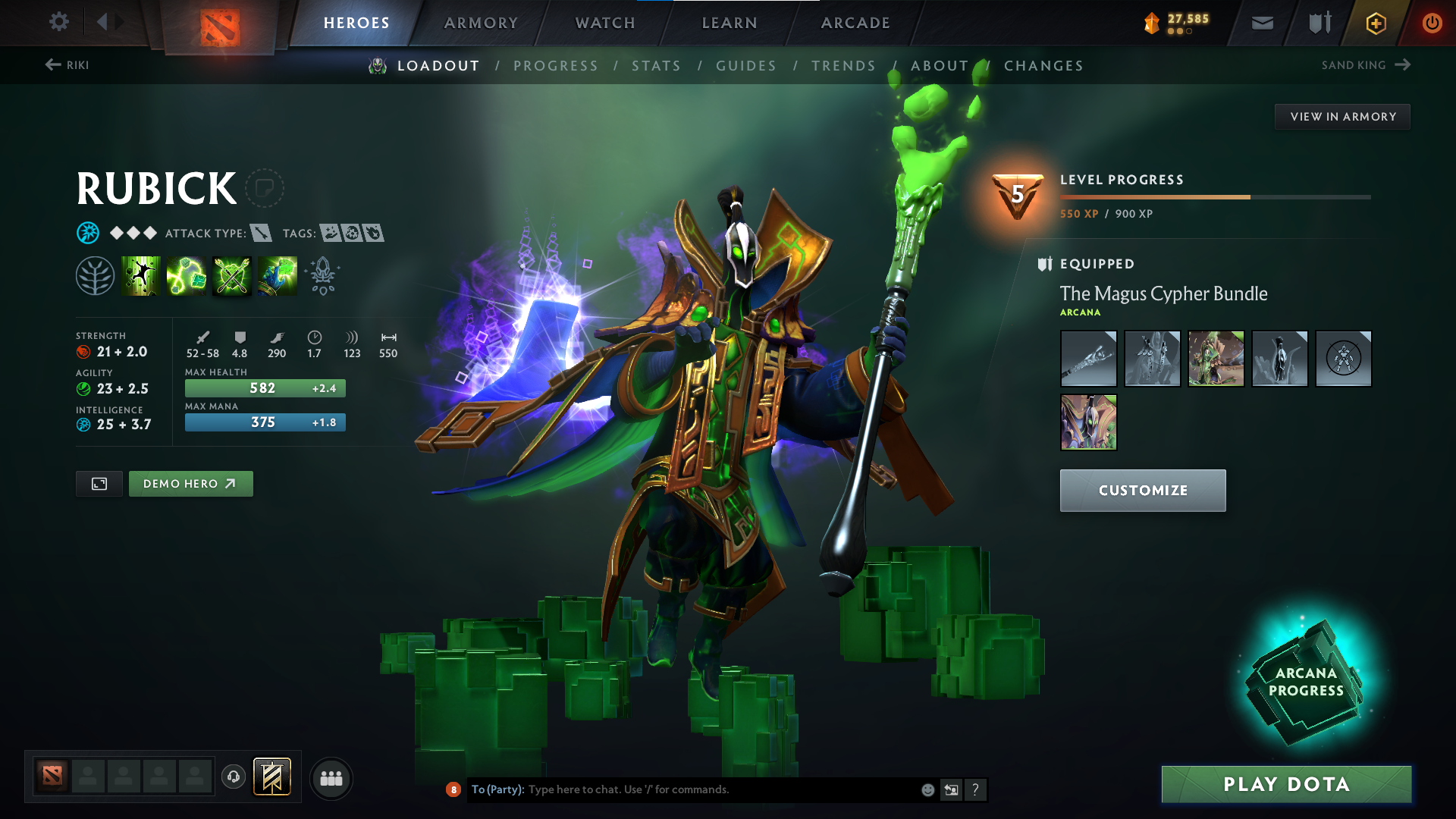1456x819 pixels.
Task: Open the mail inbox envelope icon
Action: pyautogui.click(x=1261, y=22)
